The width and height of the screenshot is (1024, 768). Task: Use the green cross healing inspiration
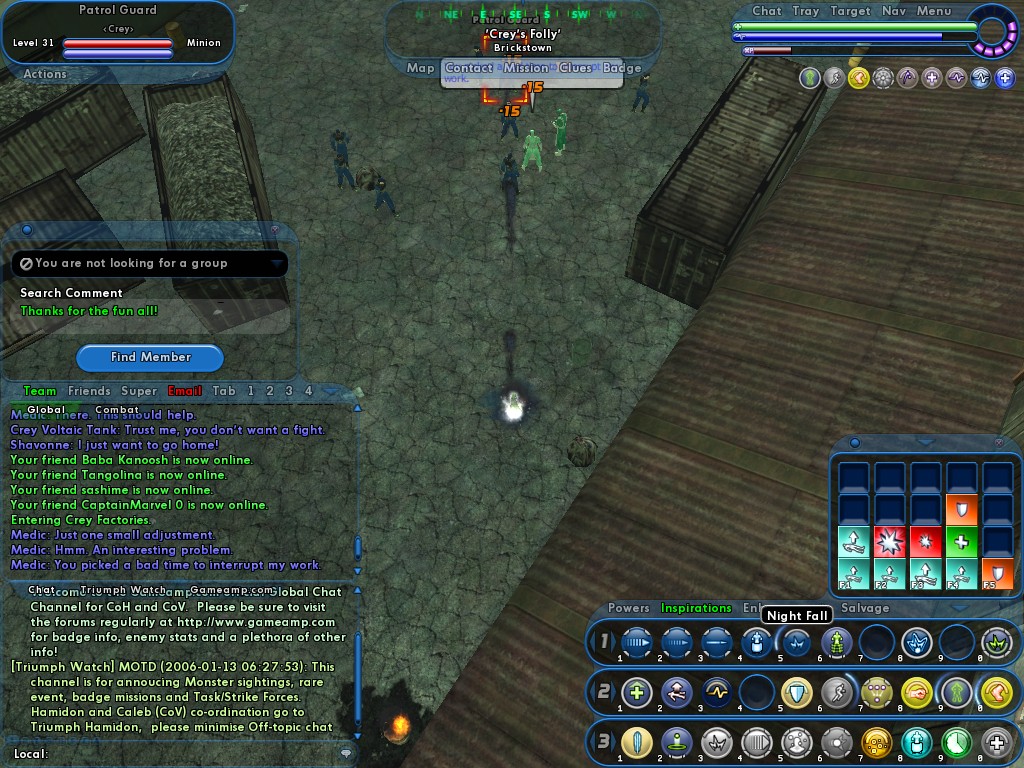(x=961, y=542)
